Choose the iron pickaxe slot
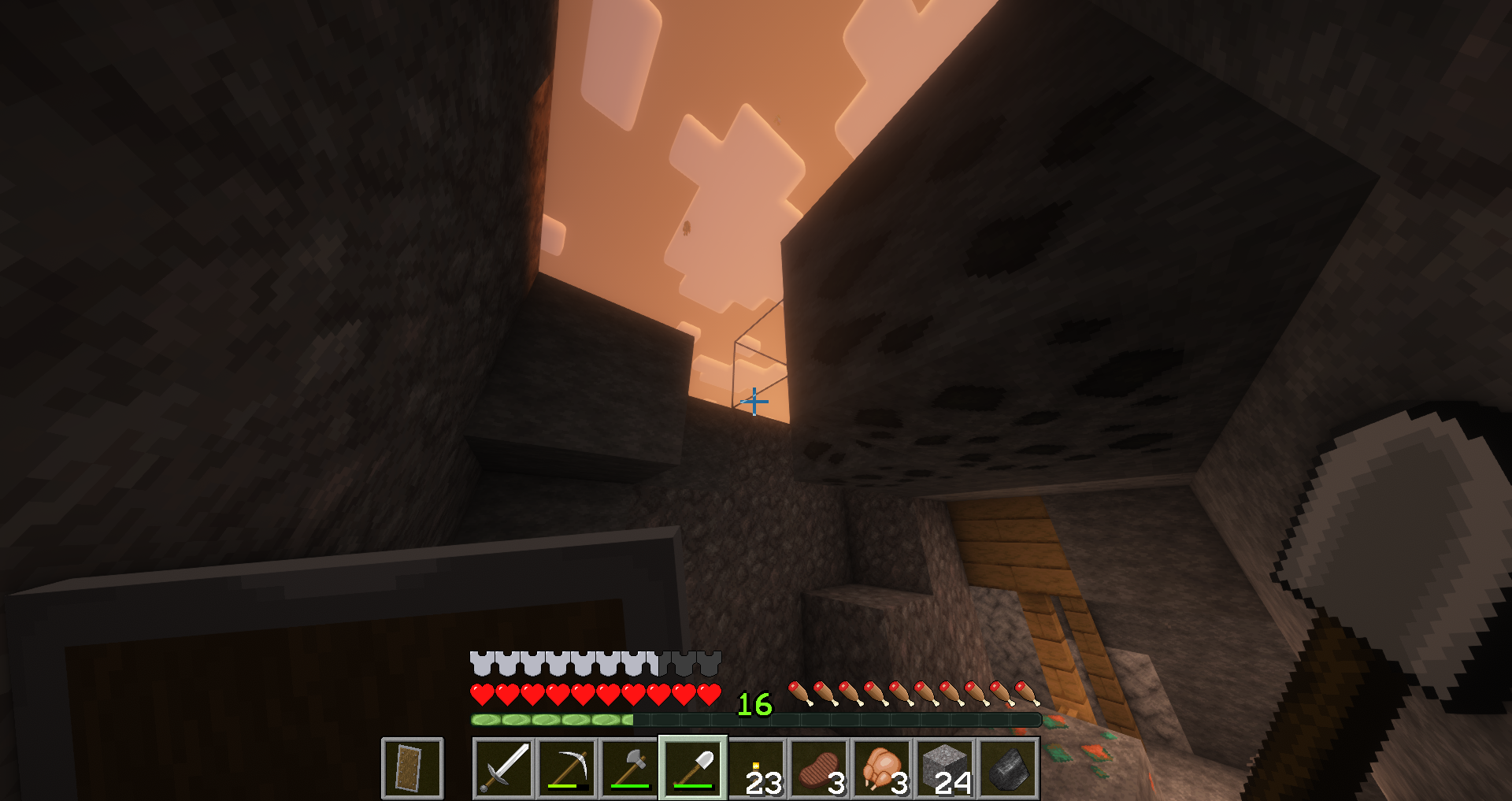Image resolution: width=1512 pixels, height=801 pixels. (567, 768)
